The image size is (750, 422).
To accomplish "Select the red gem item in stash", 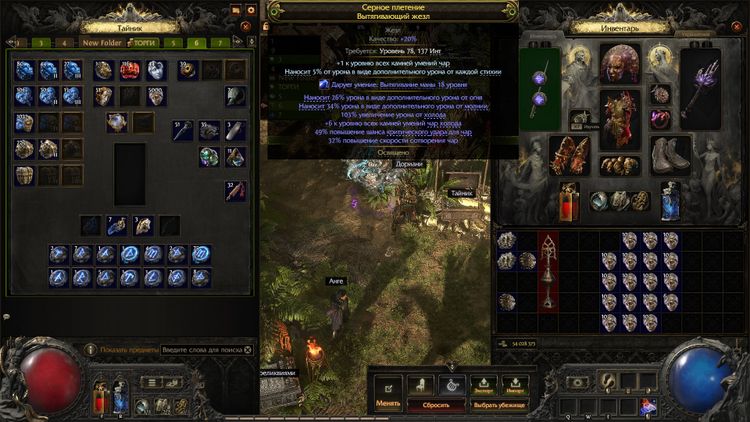I will tap(130, 70).
